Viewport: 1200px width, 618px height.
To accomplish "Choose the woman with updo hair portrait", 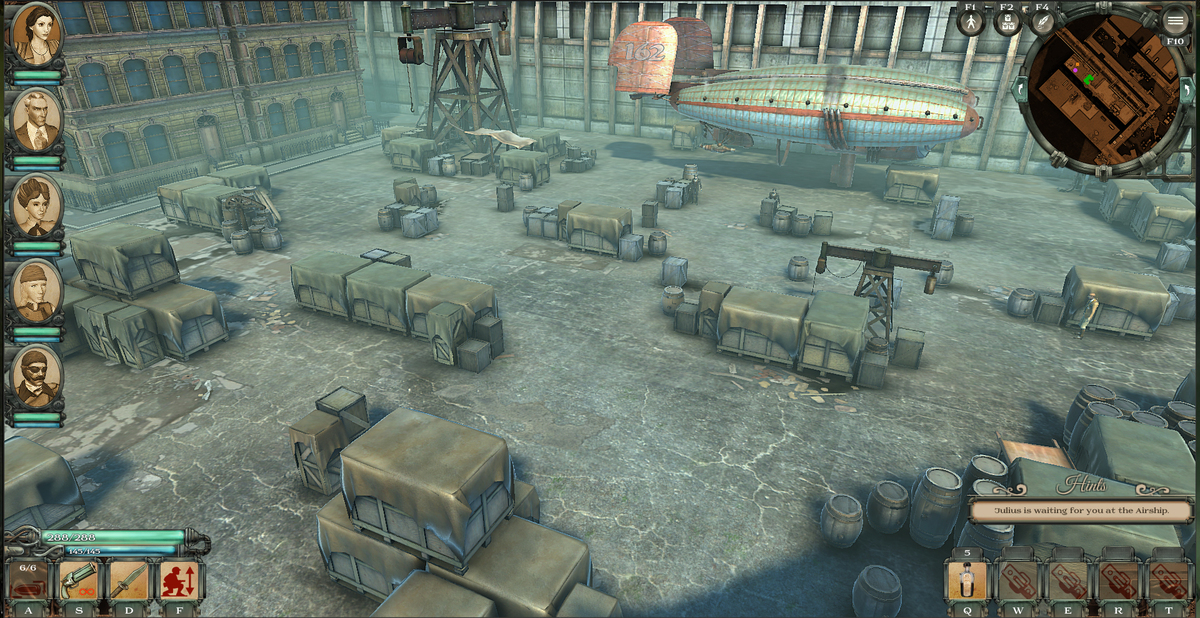I will 37,205.
